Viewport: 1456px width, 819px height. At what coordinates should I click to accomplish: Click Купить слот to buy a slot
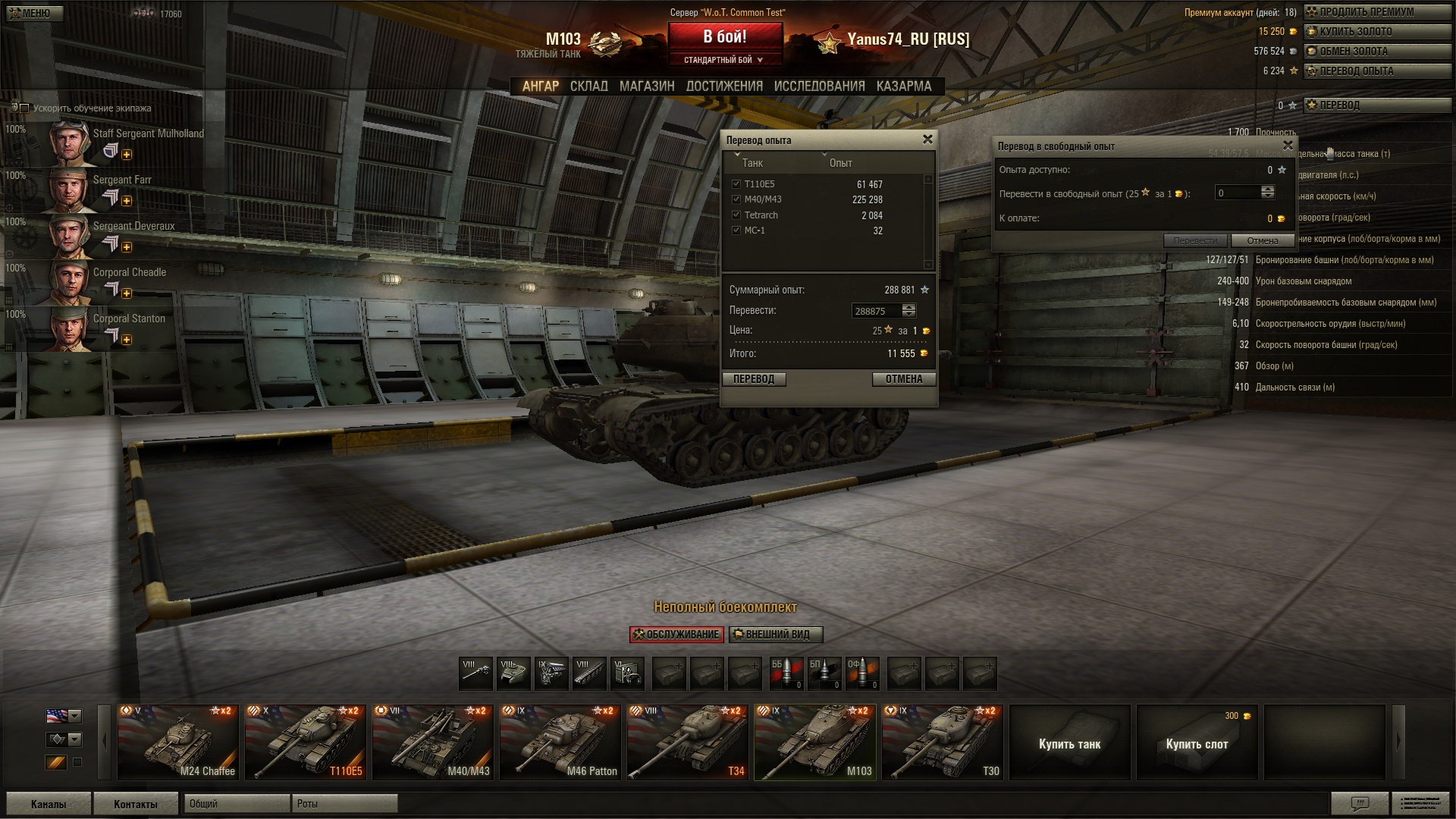pyautogui.click(x=1197, y=743)
